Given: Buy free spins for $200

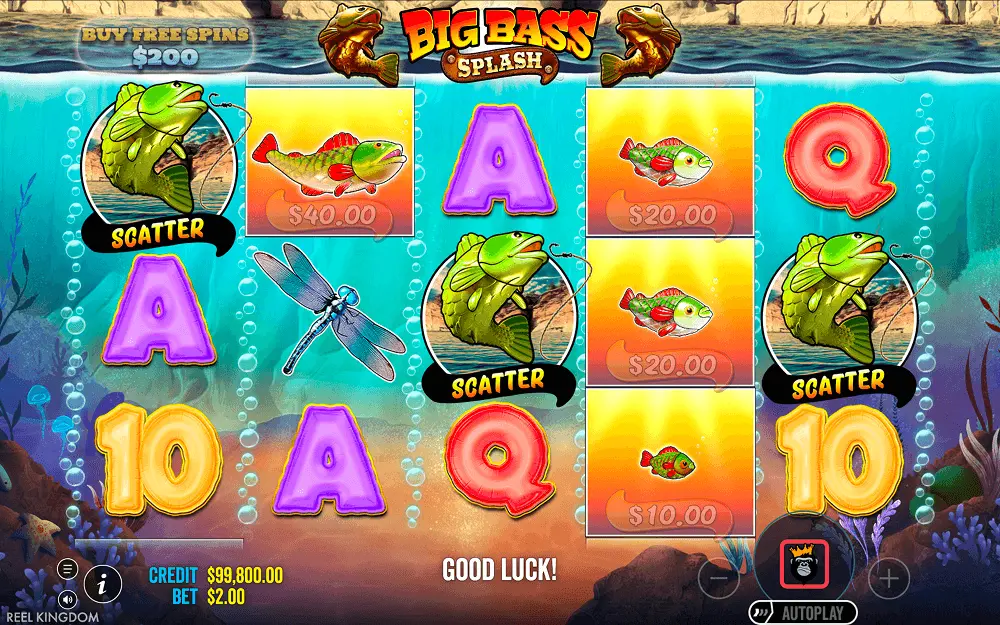Looking at the screenshot, I should 164,46.
